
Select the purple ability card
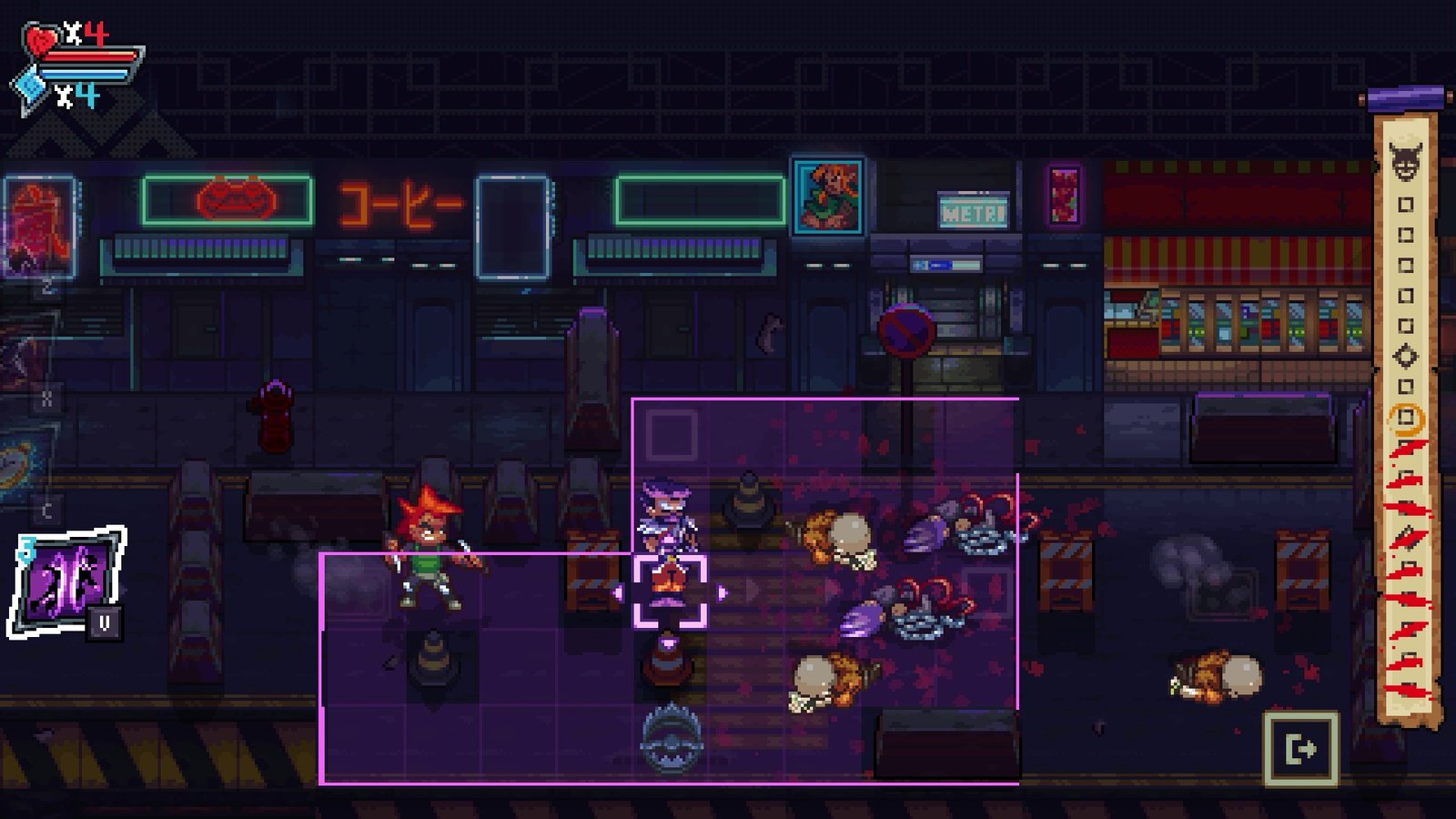coord(66,581)
